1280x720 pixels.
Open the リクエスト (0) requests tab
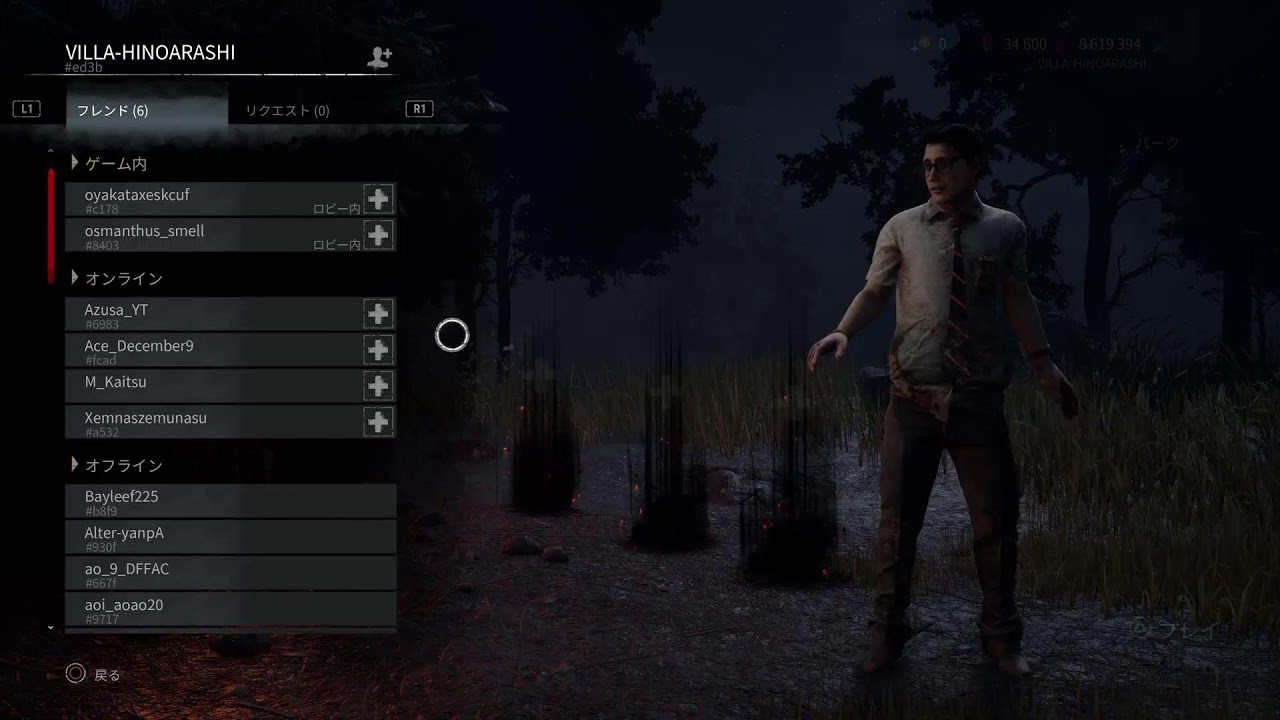tap(287, 111)
